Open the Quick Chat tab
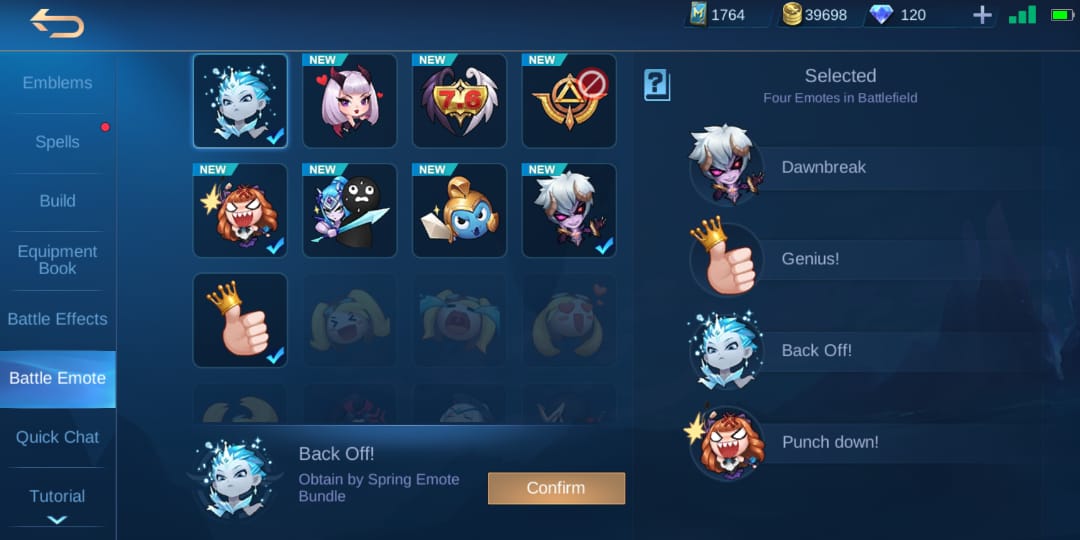The width and height of the screenshot is (1080, 540). (x=57, y=437)
